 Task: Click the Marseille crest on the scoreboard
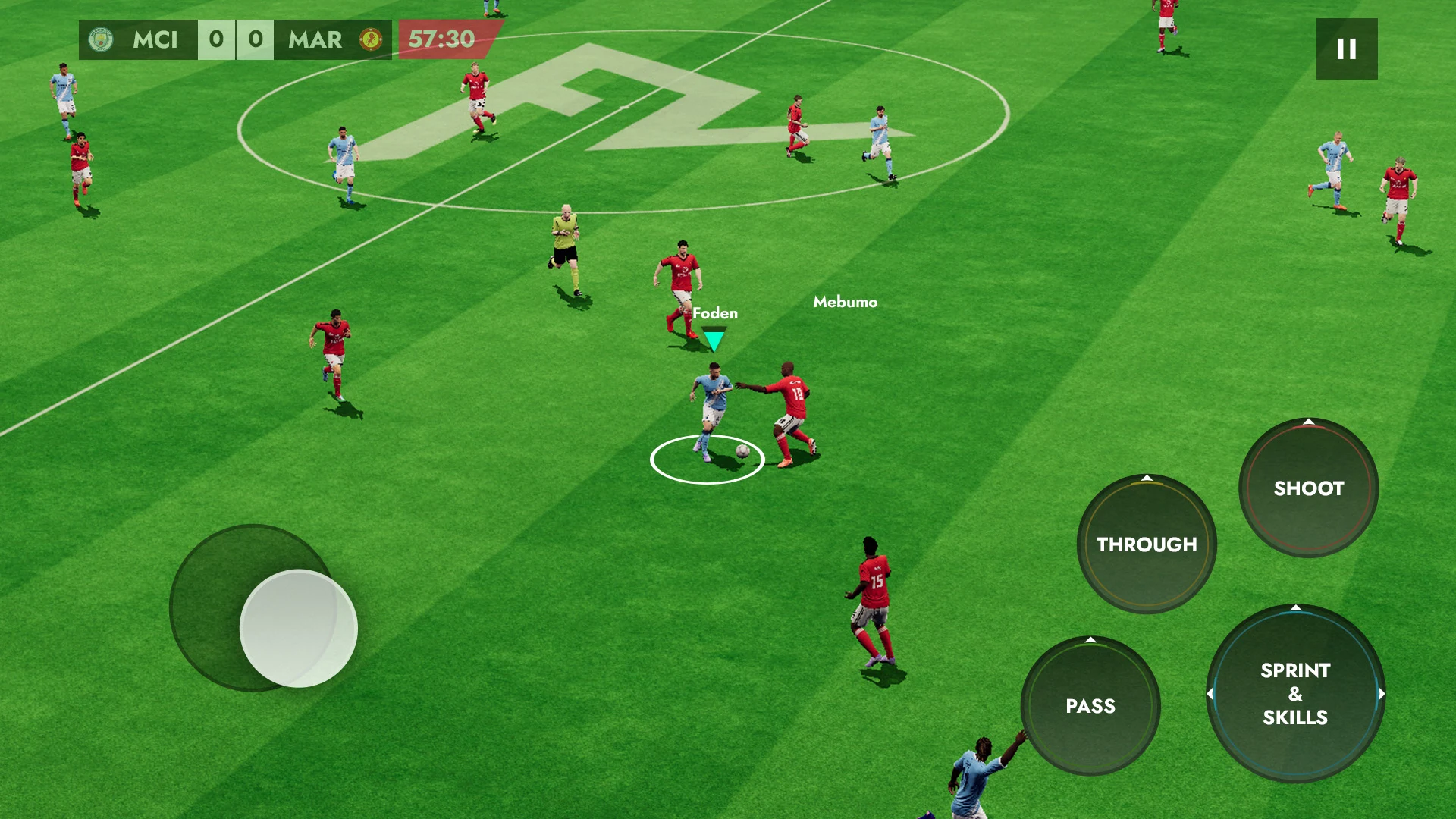click(x=371, y=39)
